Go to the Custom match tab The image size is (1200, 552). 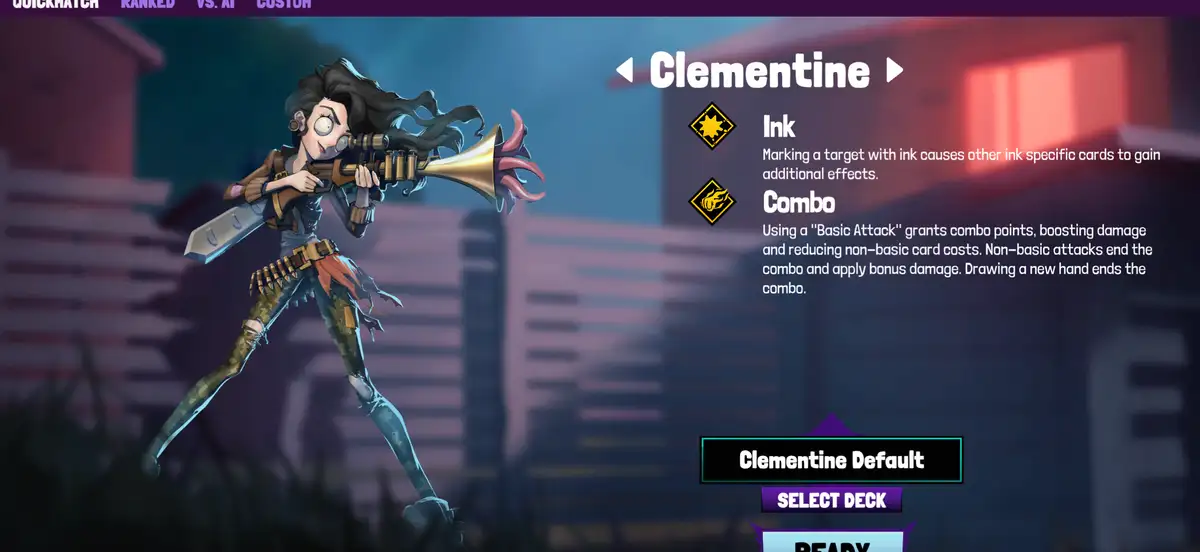[283, 4]
